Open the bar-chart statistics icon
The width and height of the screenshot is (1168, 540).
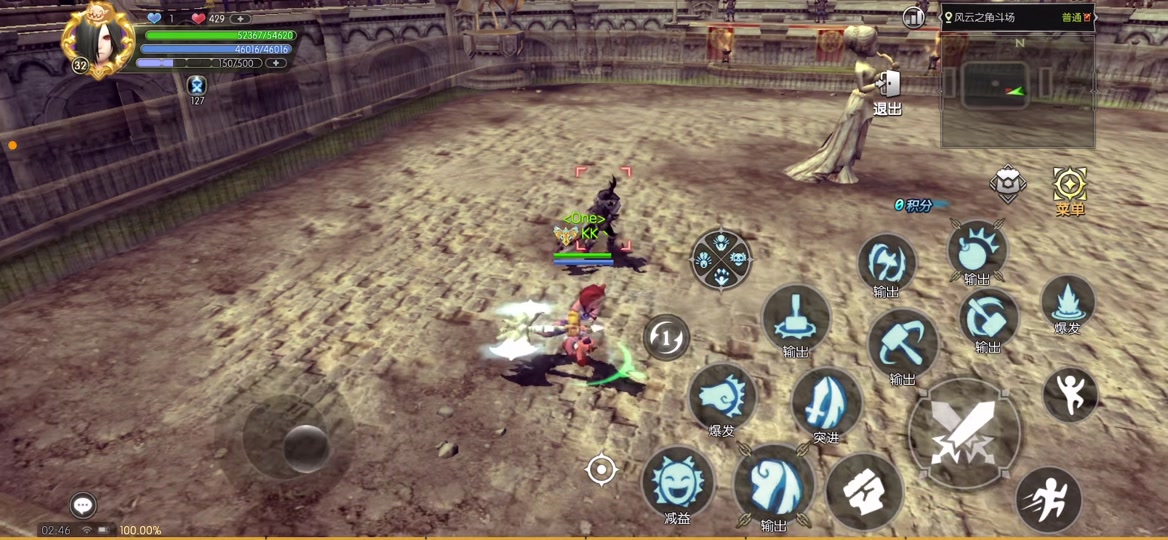(x=913, y=17)
